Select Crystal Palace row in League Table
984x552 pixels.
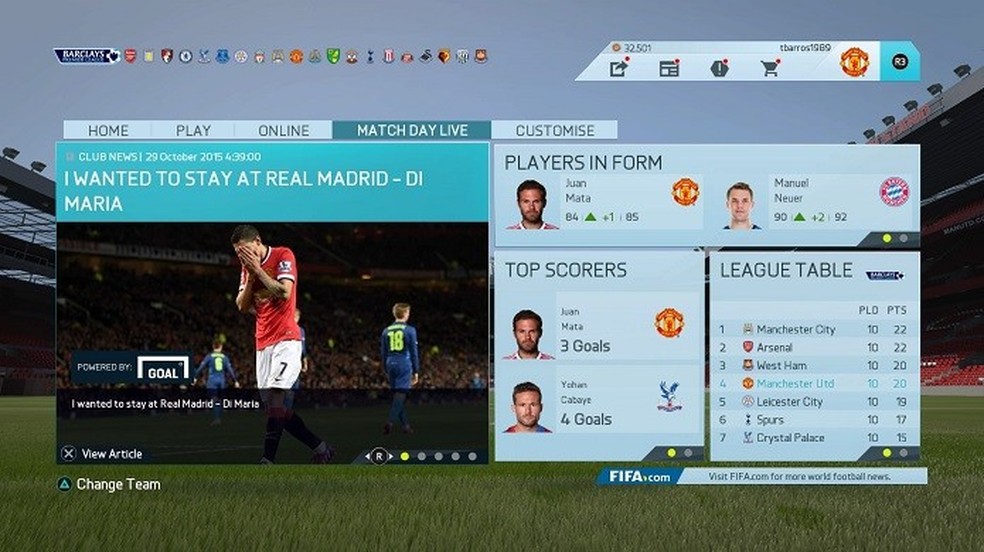(811, 437)
